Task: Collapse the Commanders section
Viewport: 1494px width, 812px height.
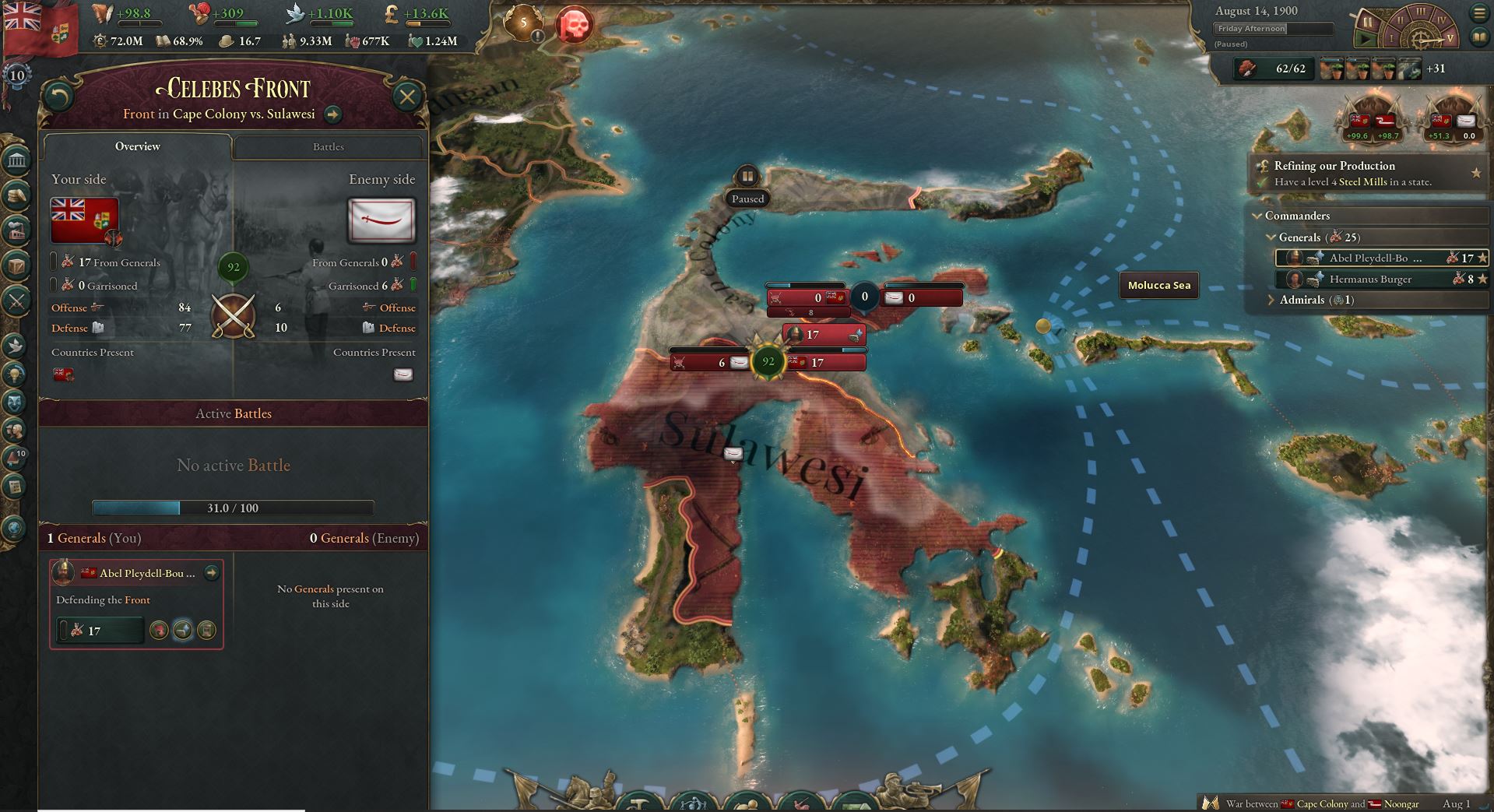Action: [x=1257, y=216]
